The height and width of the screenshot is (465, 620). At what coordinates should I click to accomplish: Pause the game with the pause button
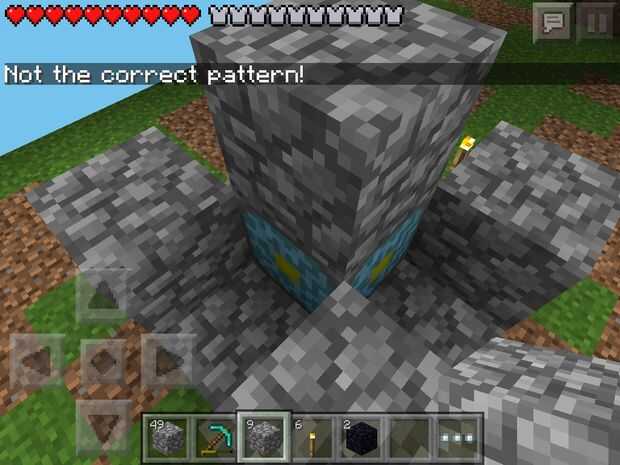pos(597,21)
